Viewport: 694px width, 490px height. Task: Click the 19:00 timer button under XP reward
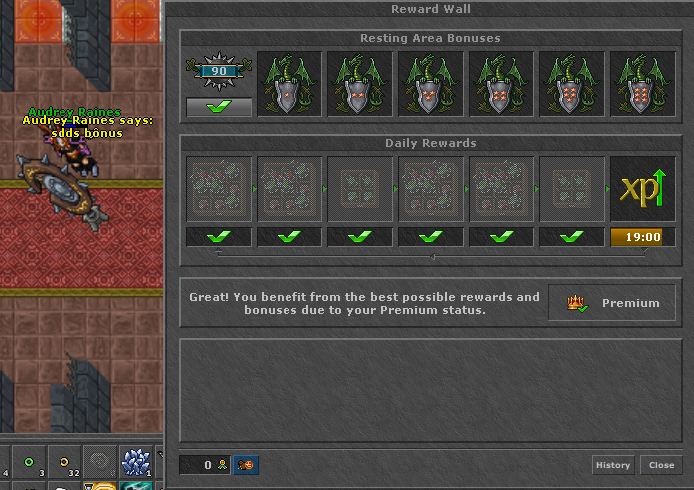[x=643, y=237]
